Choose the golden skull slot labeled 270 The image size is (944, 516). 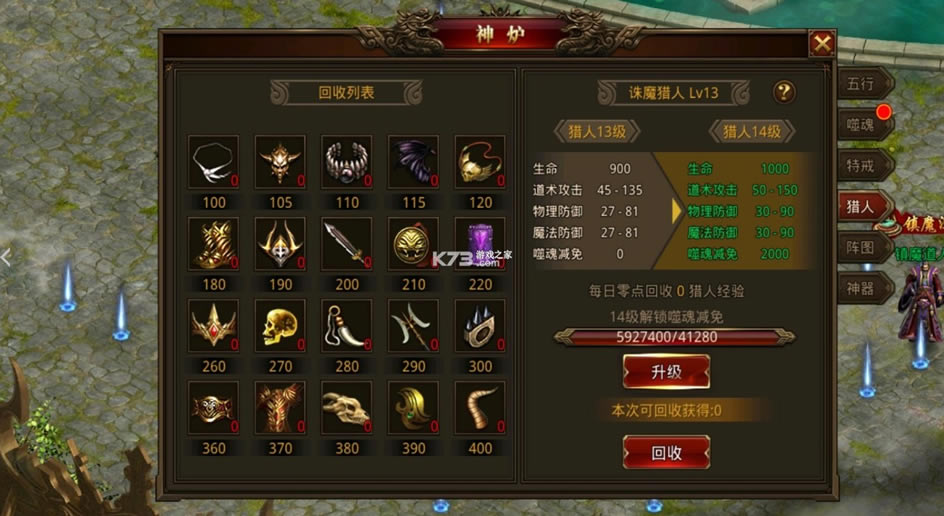click(x=280, y=326)
